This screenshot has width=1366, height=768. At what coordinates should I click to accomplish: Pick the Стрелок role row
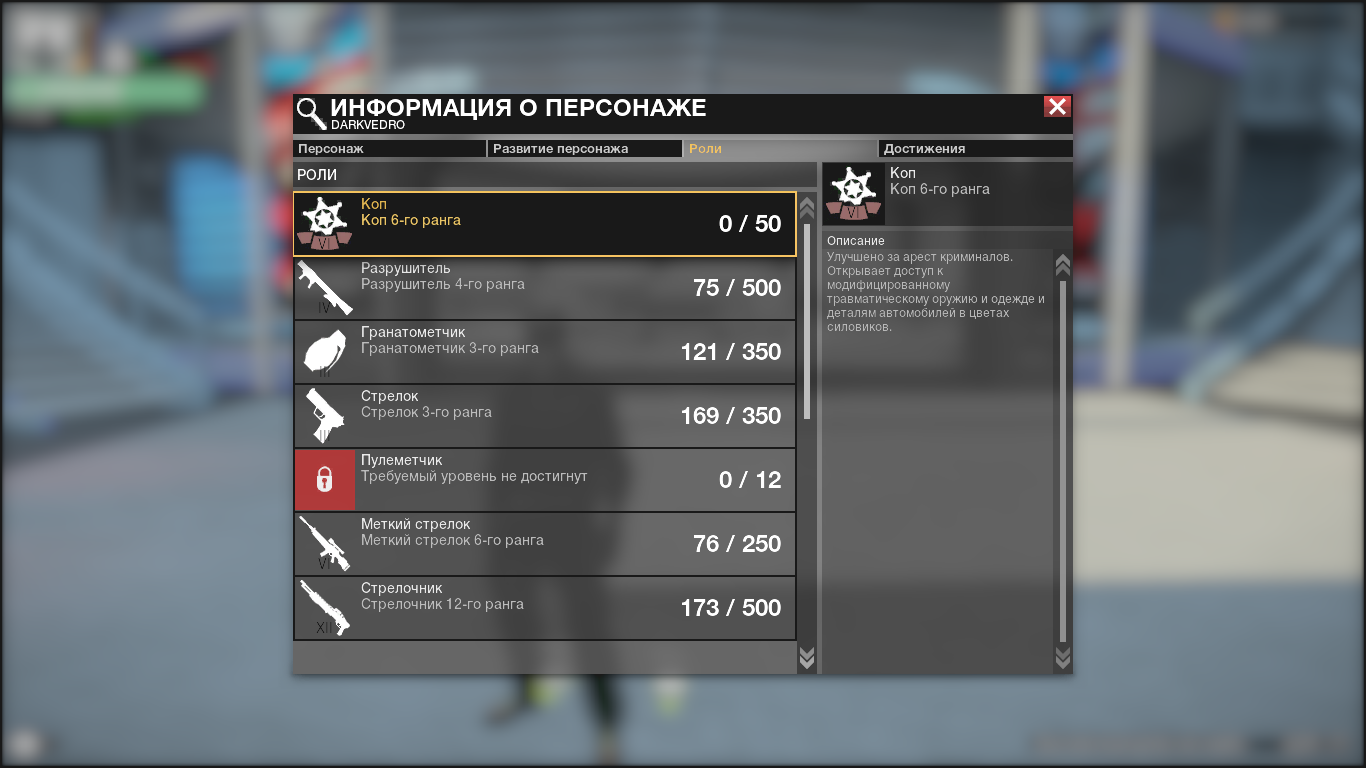coord(545,416)
